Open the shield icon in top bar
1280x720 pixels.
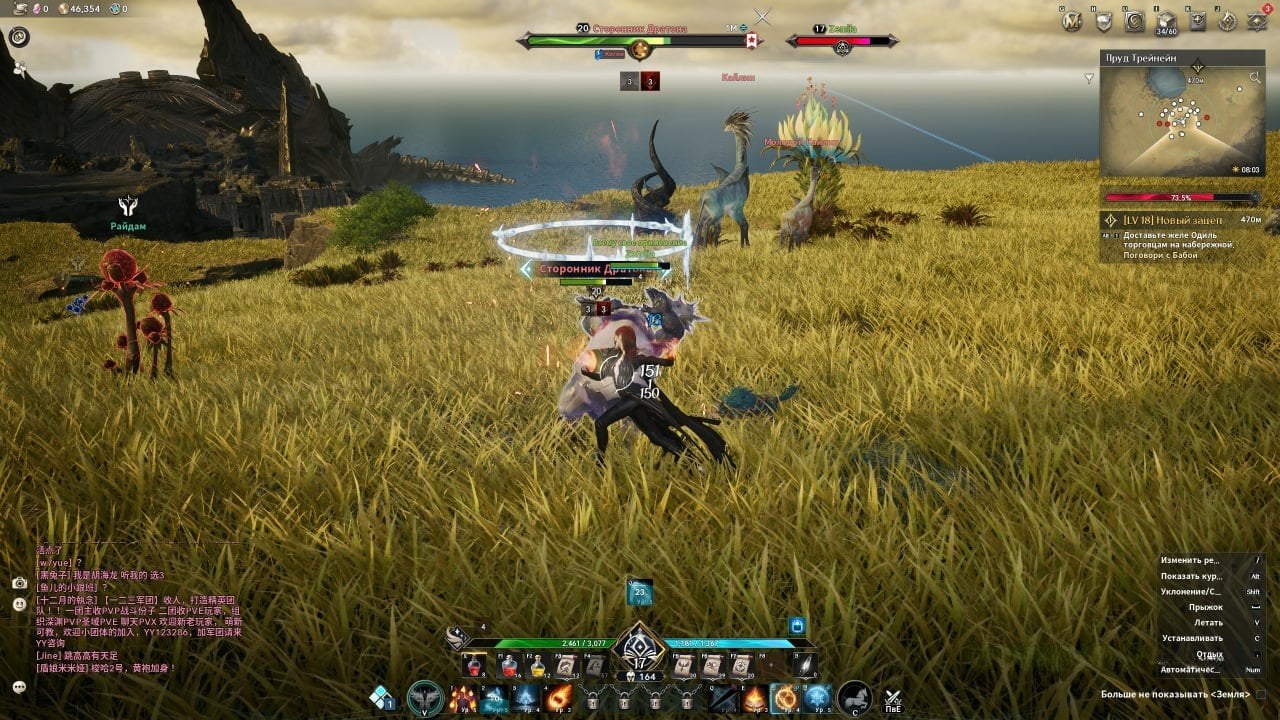[x=1104, y=21]
